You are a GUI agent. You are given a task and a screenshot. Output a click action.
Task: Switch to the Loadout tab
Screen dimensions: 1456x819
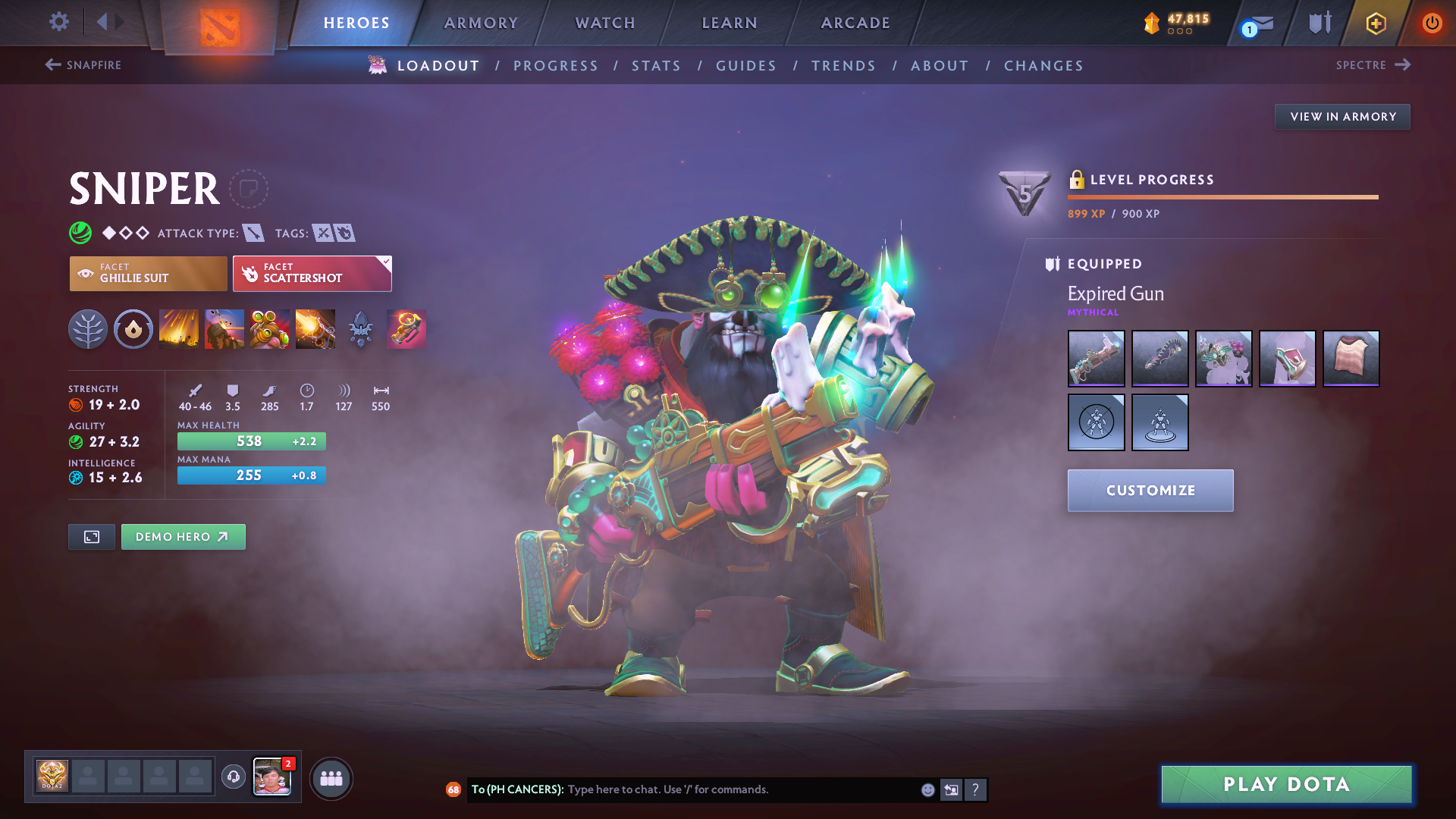[438, 65]
